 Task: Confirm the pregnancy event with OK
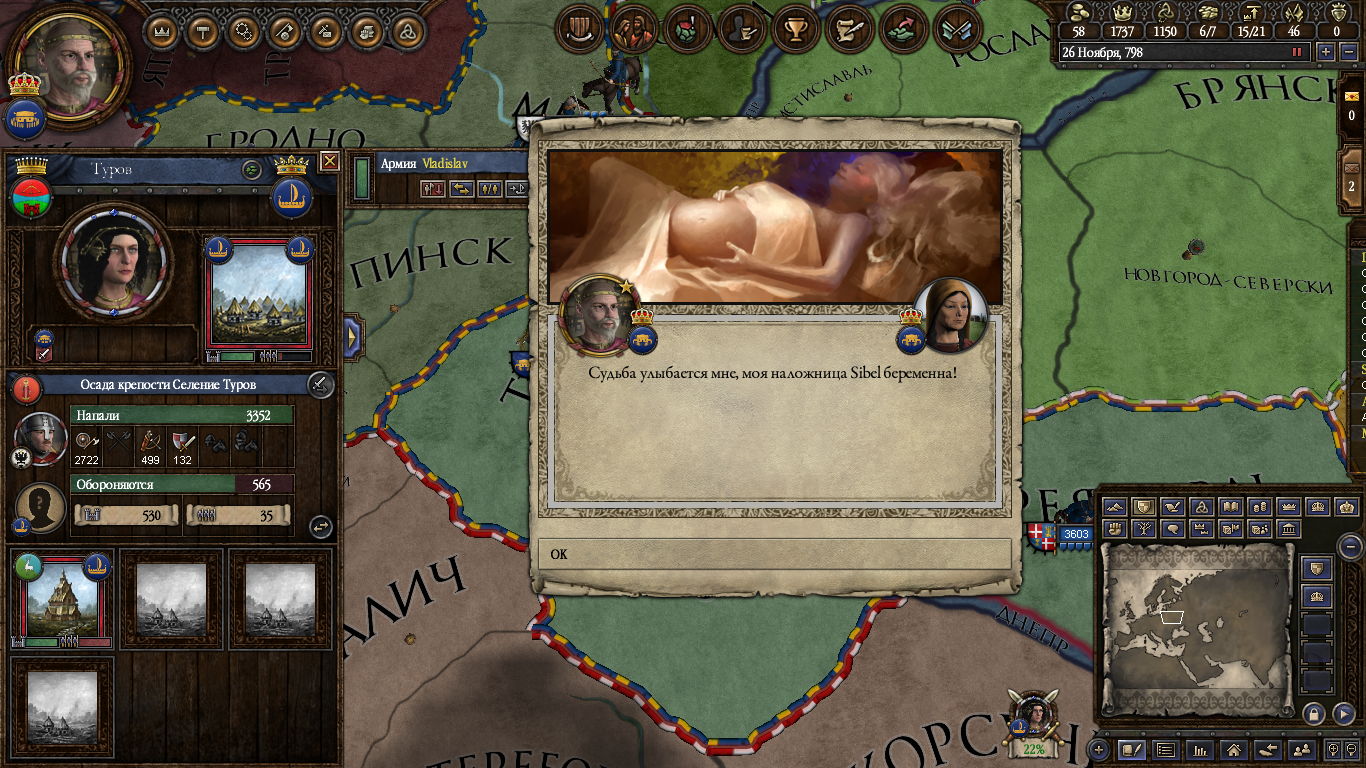(775, 554)
